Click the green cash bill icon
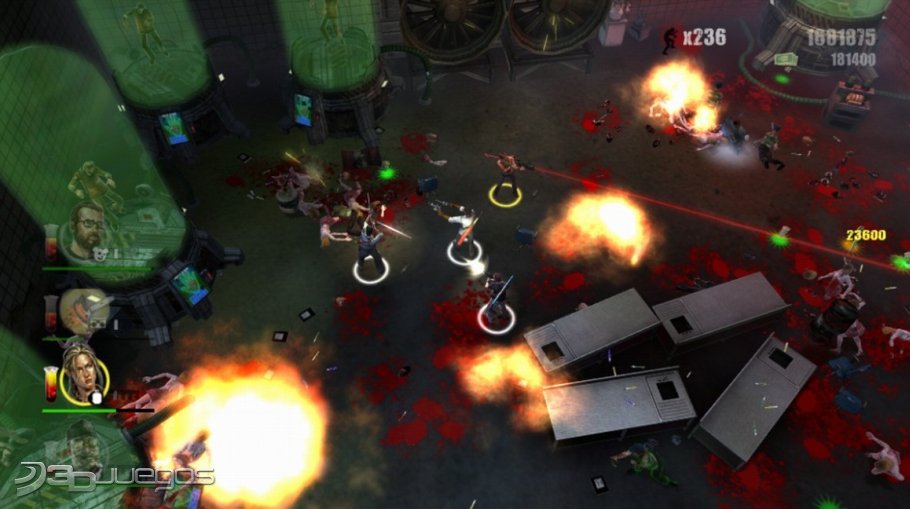This screenshot has width=910, height=509. 785,61
